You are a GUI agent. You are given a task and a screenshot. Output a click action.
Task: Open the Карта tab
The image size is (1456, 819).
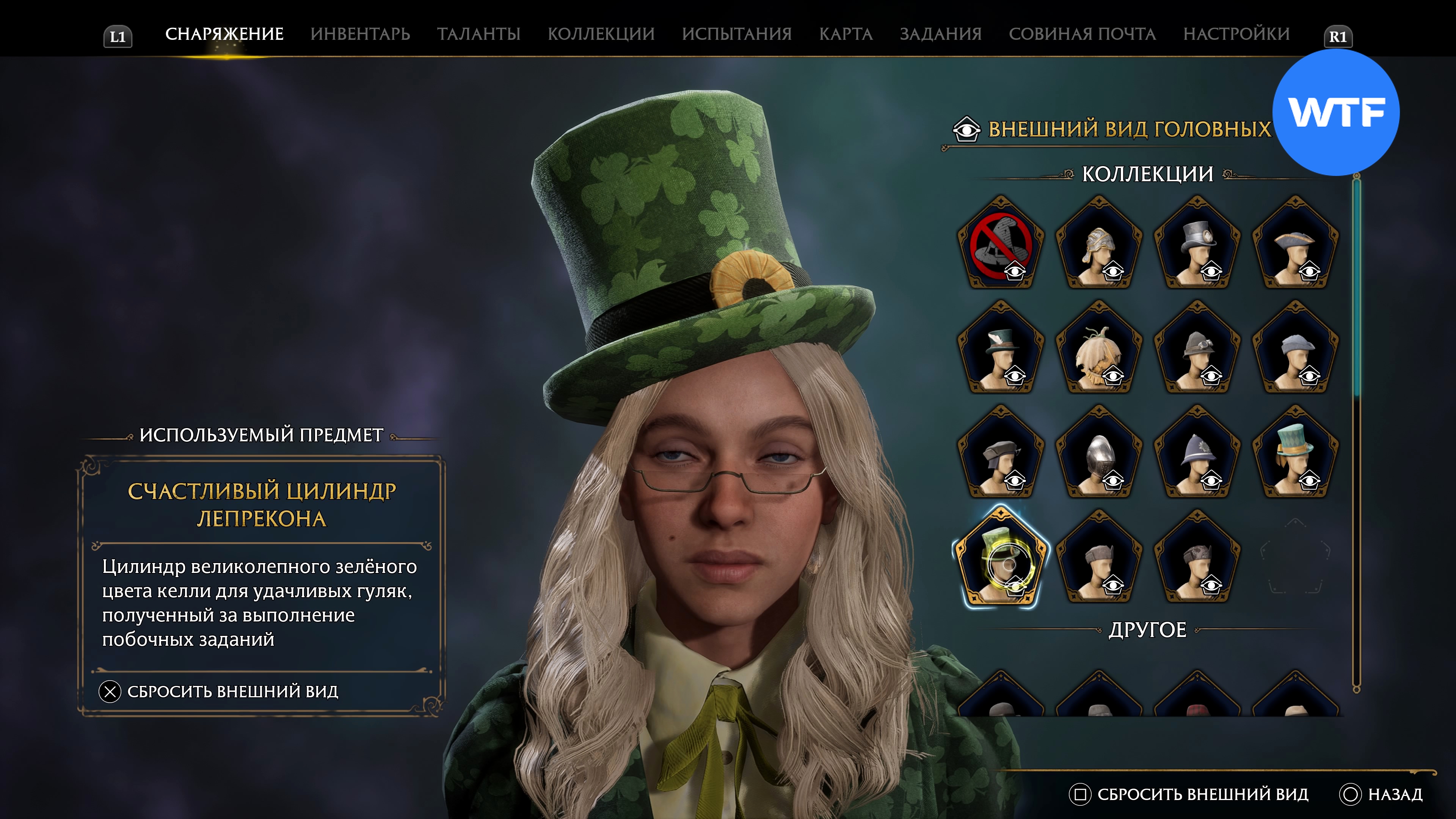[846, 34]
